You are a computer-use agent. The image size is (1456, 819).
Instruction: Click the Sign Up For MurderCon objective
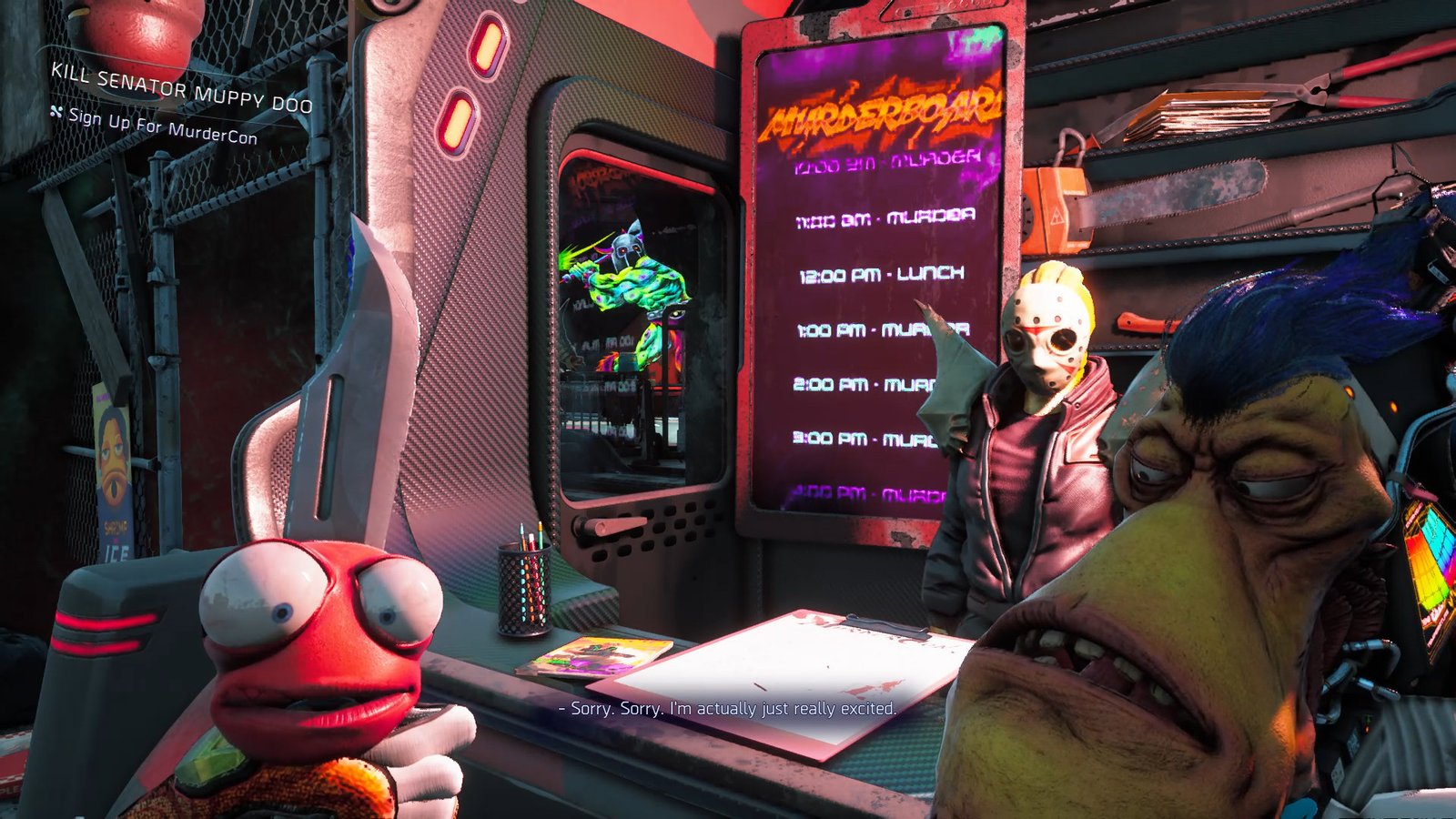click(162, 126)
